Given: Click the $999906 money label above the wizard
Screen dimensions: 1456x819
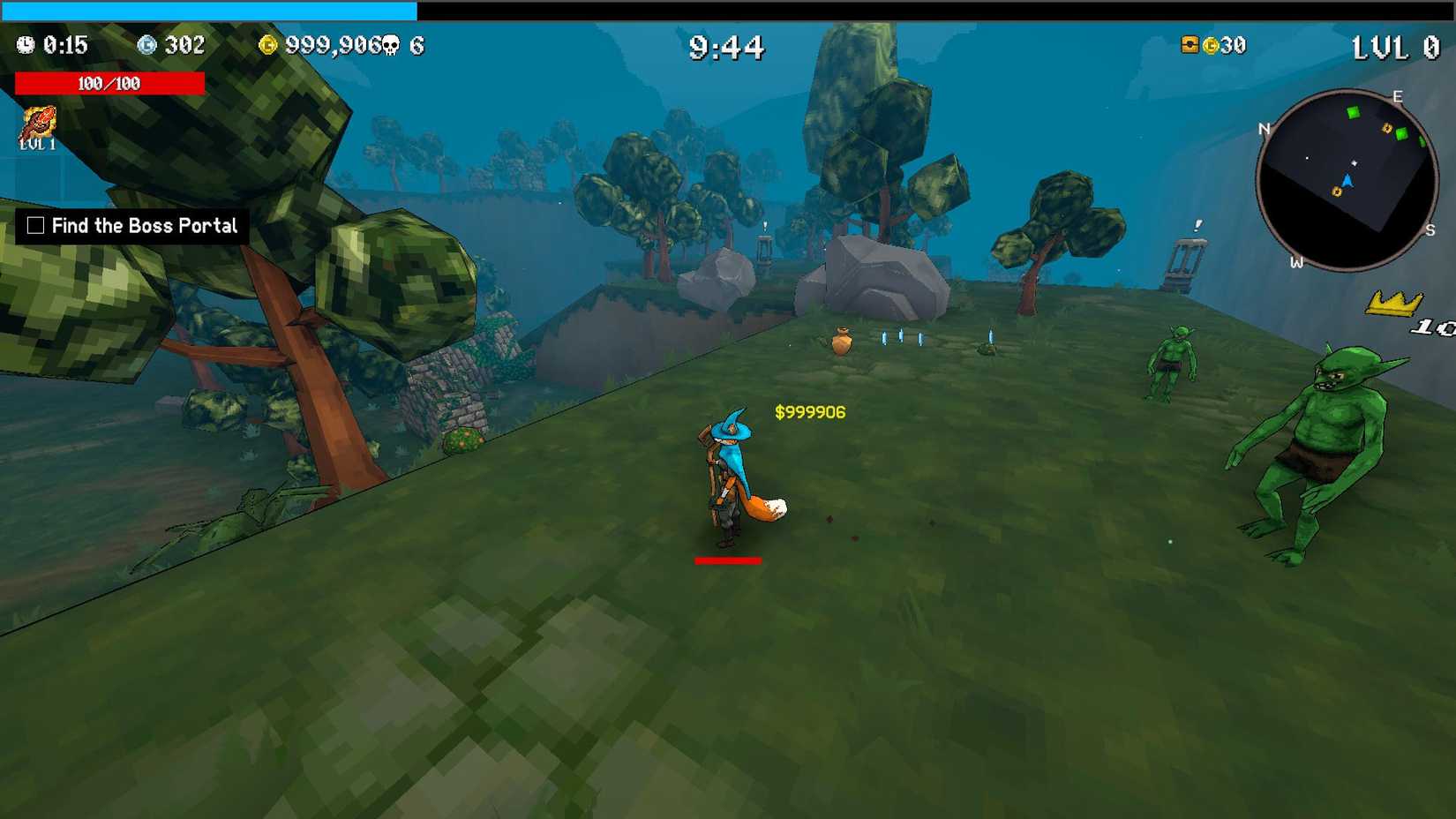Looking at the screenshot, I should (x=807, y=411).
